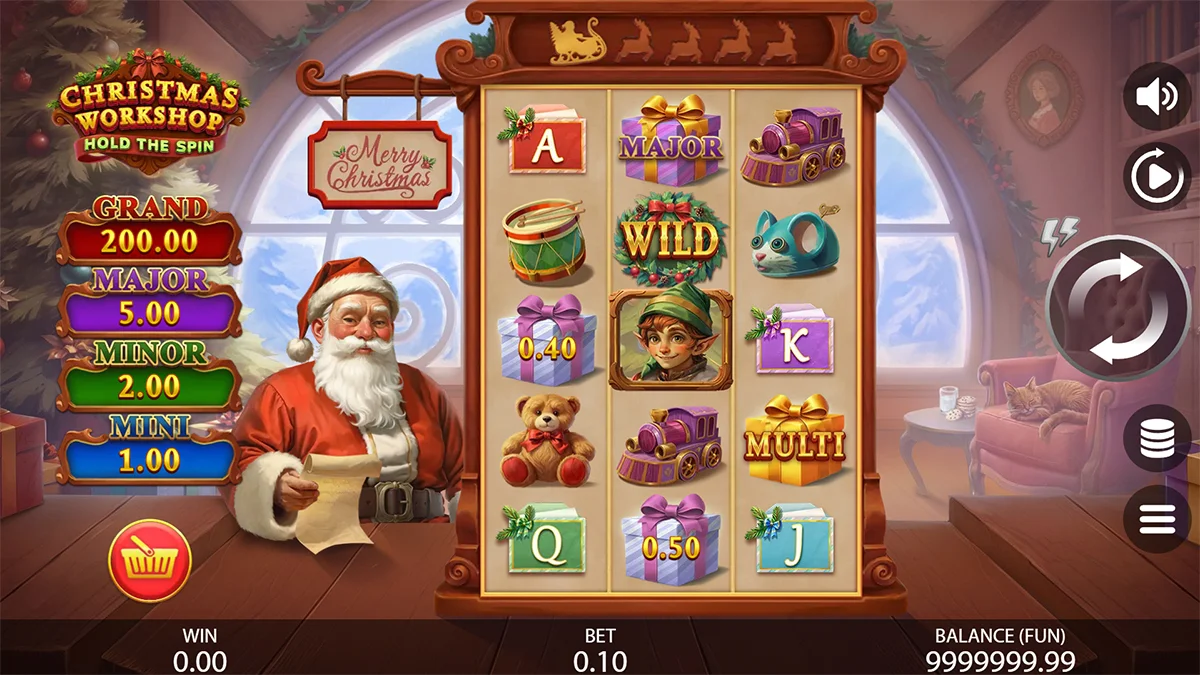Open the bet coins stack menu
Image resolution: width=1200 pixels, height=675 pixels.
tap(1157, 438)
